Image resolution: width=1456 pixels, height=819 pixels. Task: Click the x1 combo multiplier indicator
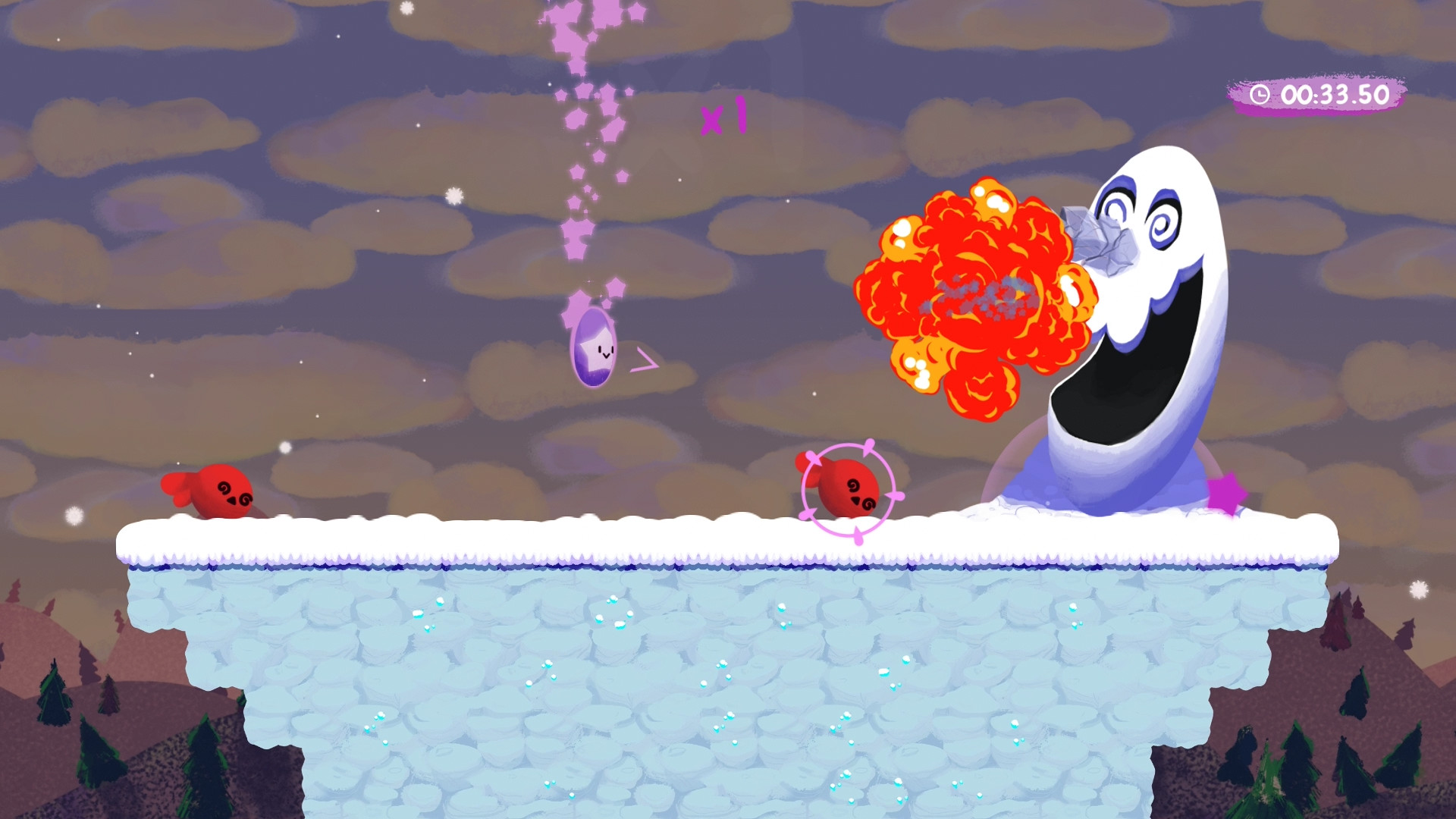[x=724, y=115]
